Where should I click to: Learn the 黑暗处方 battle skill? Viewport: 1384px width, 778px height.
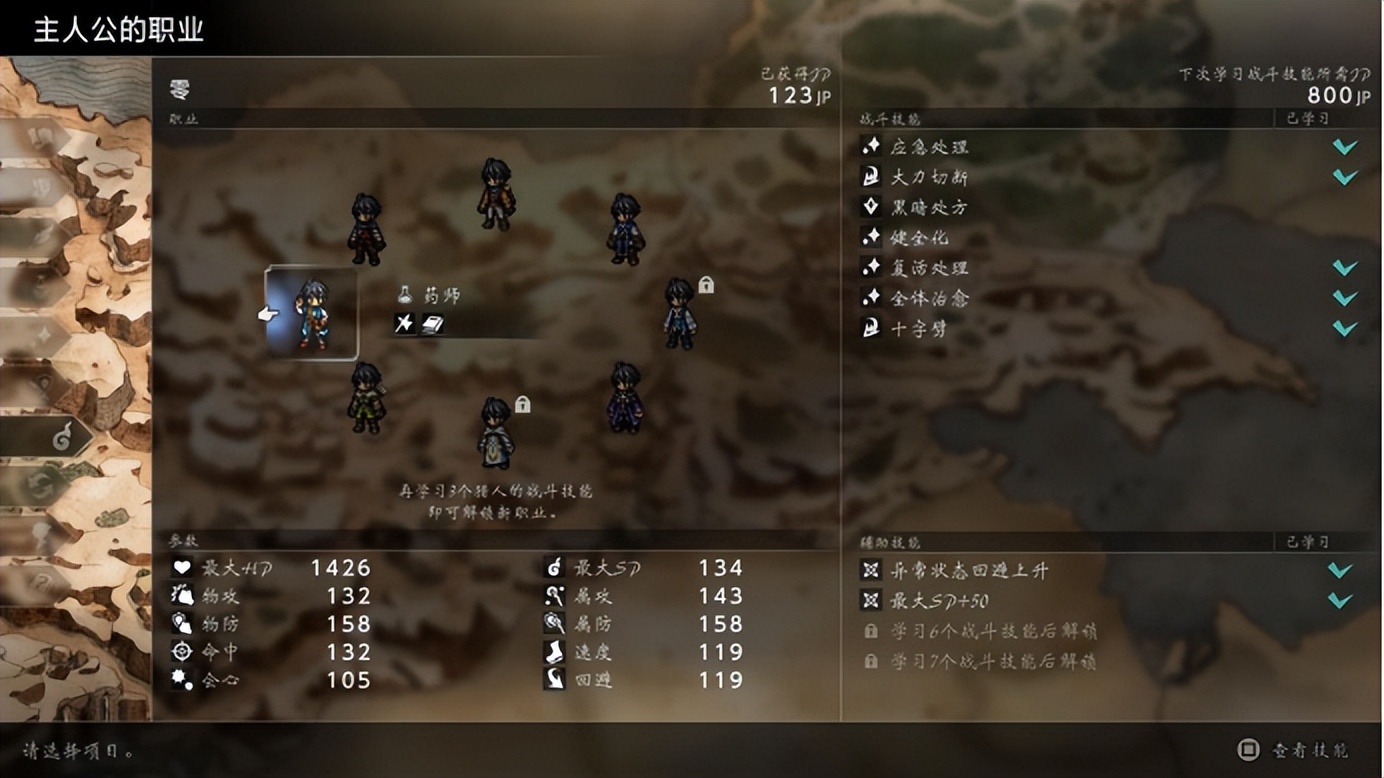tap(930, 207)
